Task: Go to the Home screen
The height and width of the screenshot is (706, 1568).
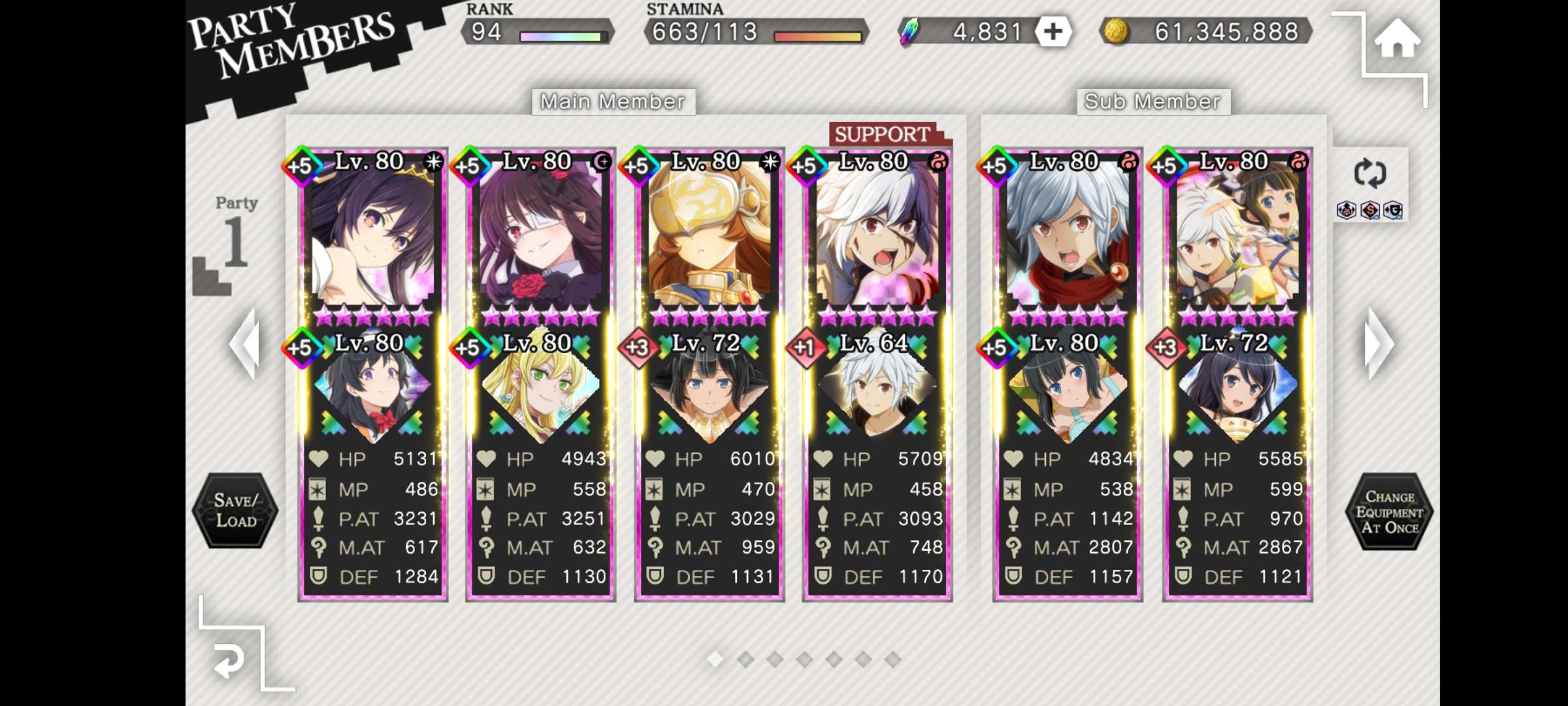Action: 1397,39
